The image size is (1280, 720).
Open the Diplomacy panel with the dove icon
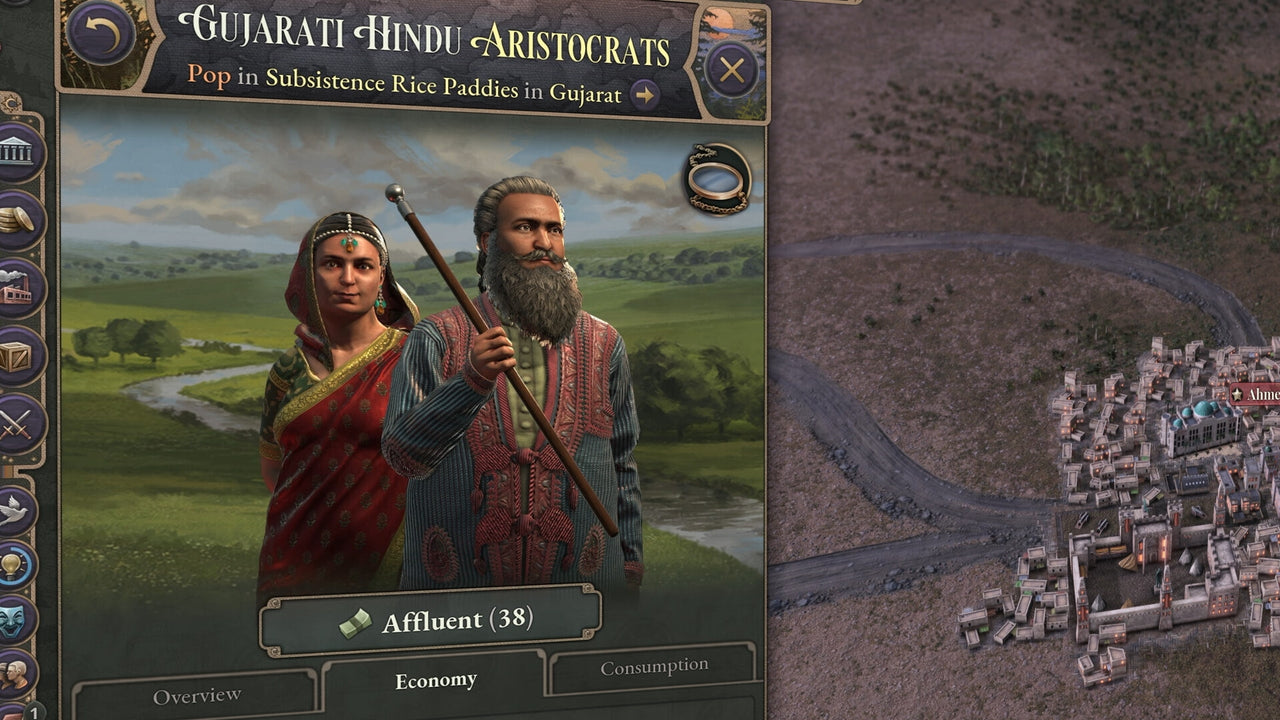[x=15, y=510]
